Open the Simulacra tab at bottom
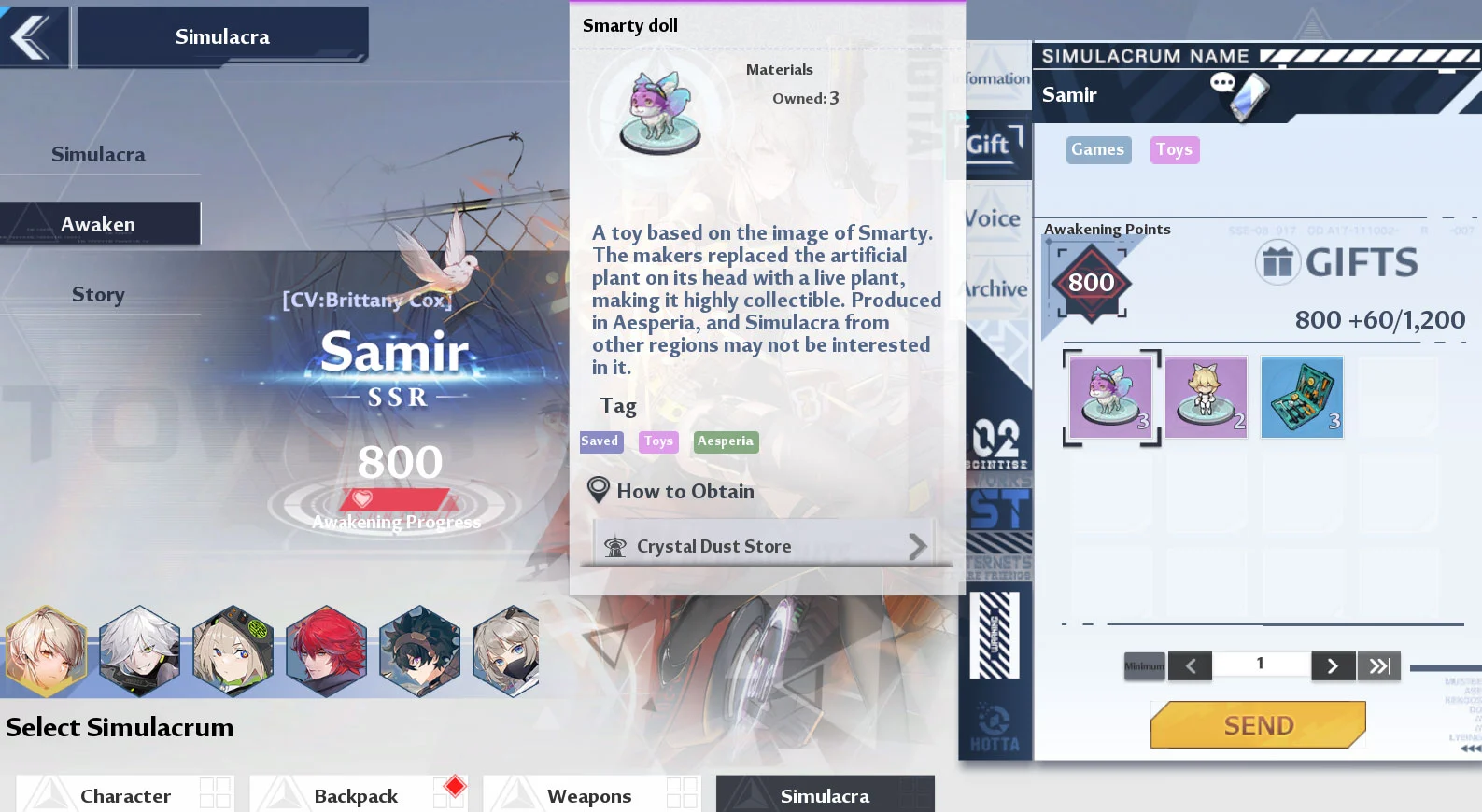The height and width of the screenshot is (812, 1482). click(825, 794)
